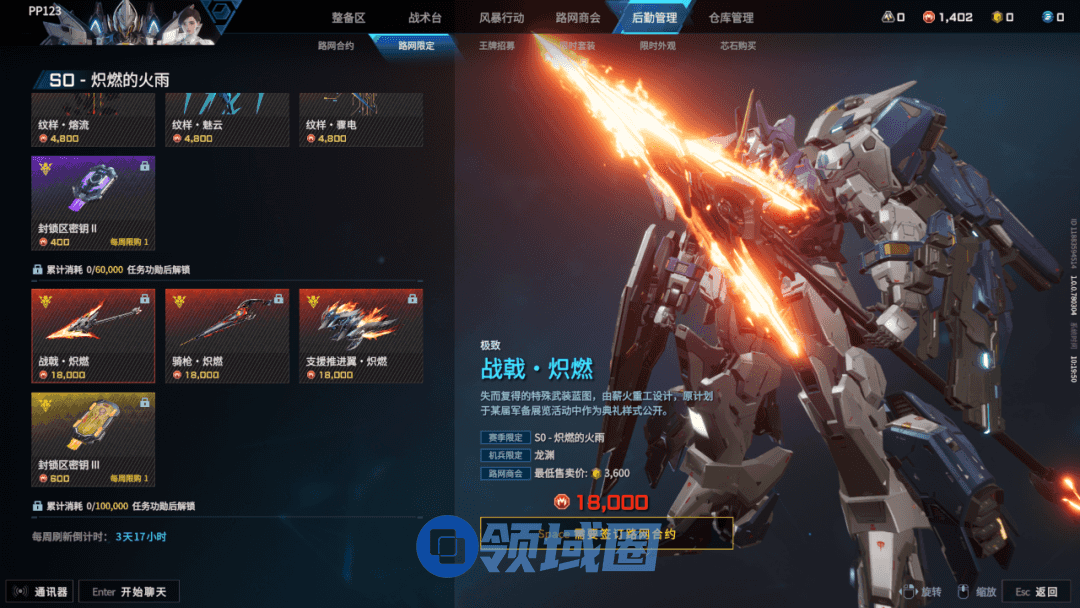
Task: Click the 返回 back button
Action: pos(1037,592)
